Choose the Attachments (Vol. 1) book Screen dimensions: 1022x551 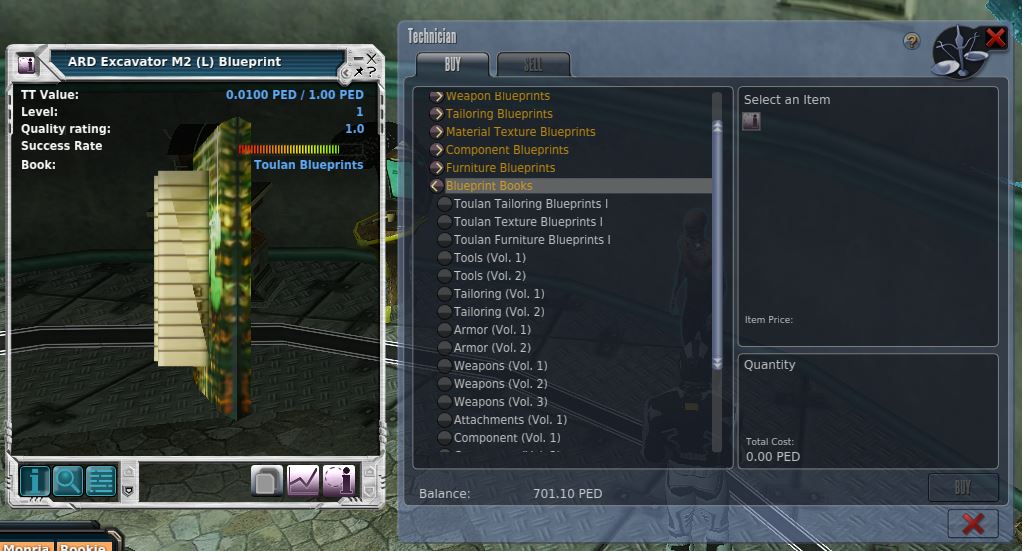510,420
